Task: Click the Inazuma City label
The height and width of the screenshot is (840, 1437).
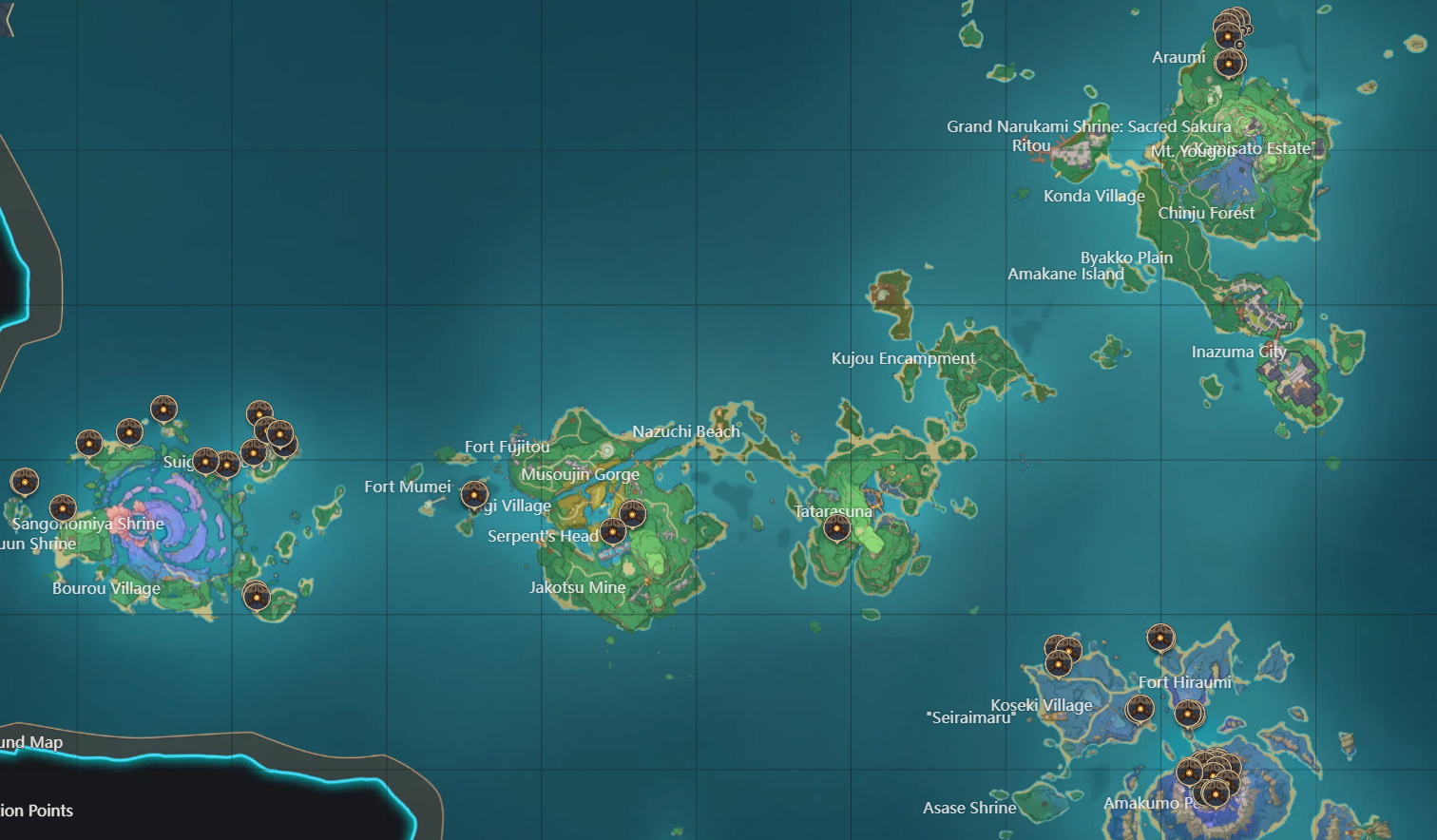Action: pos(1238,352)
